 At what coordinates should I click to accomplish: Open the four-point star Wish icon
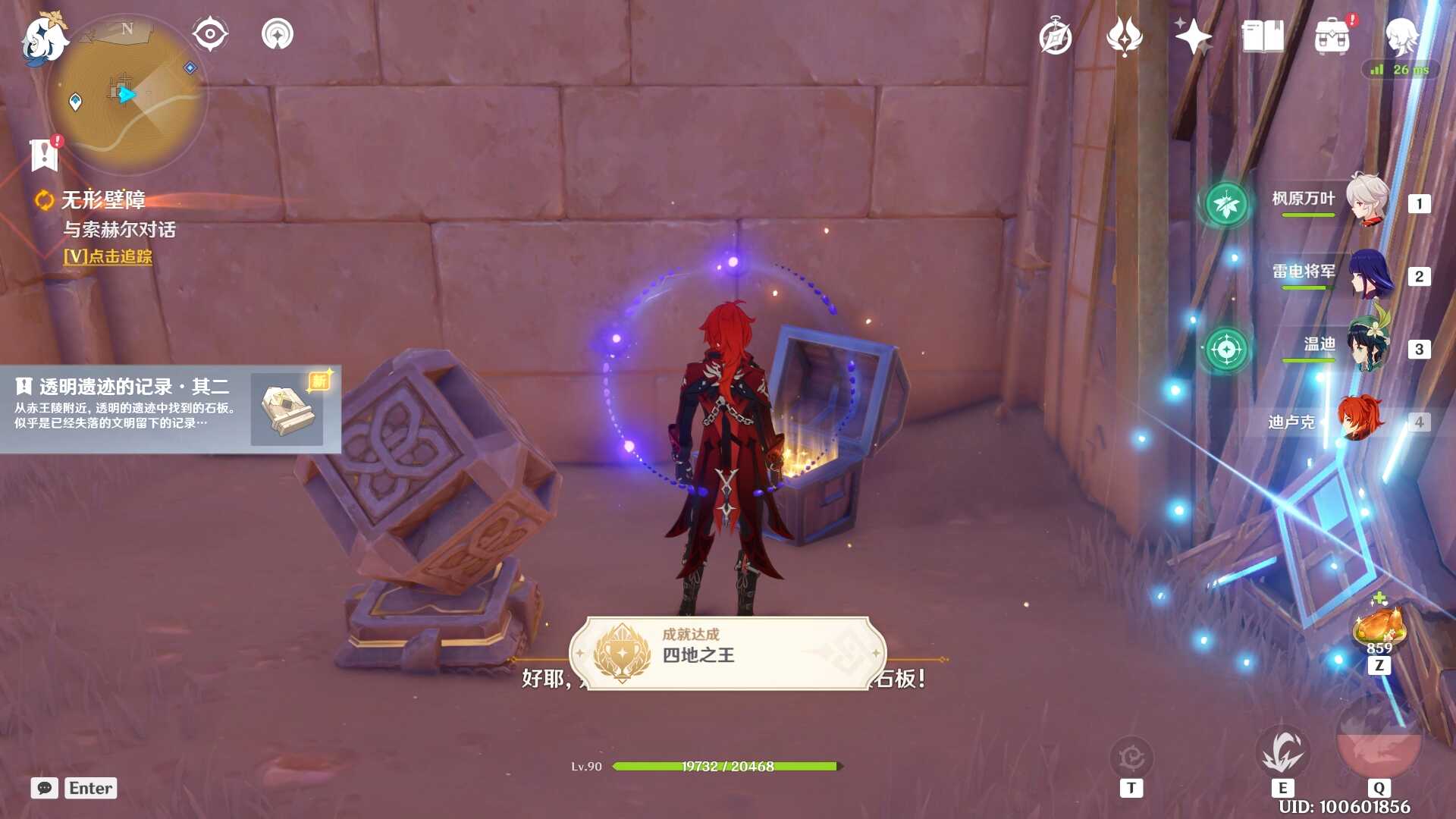point(1193,36)
